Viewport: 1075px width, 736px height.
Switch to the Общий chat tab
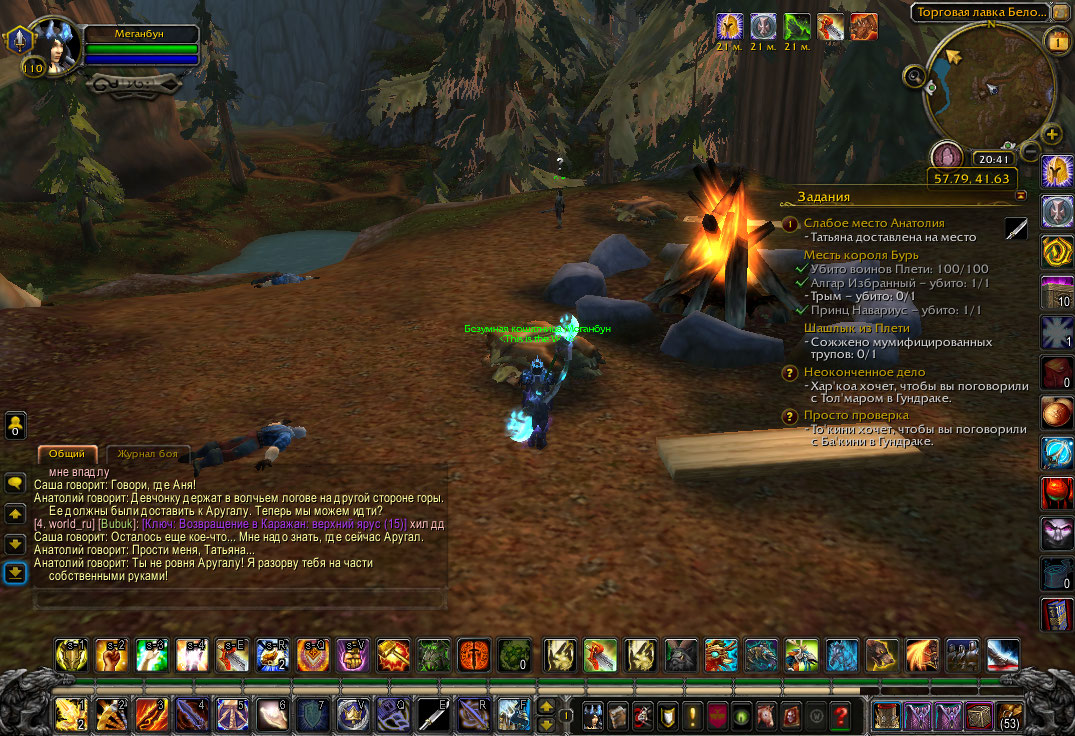coord(67,454)
